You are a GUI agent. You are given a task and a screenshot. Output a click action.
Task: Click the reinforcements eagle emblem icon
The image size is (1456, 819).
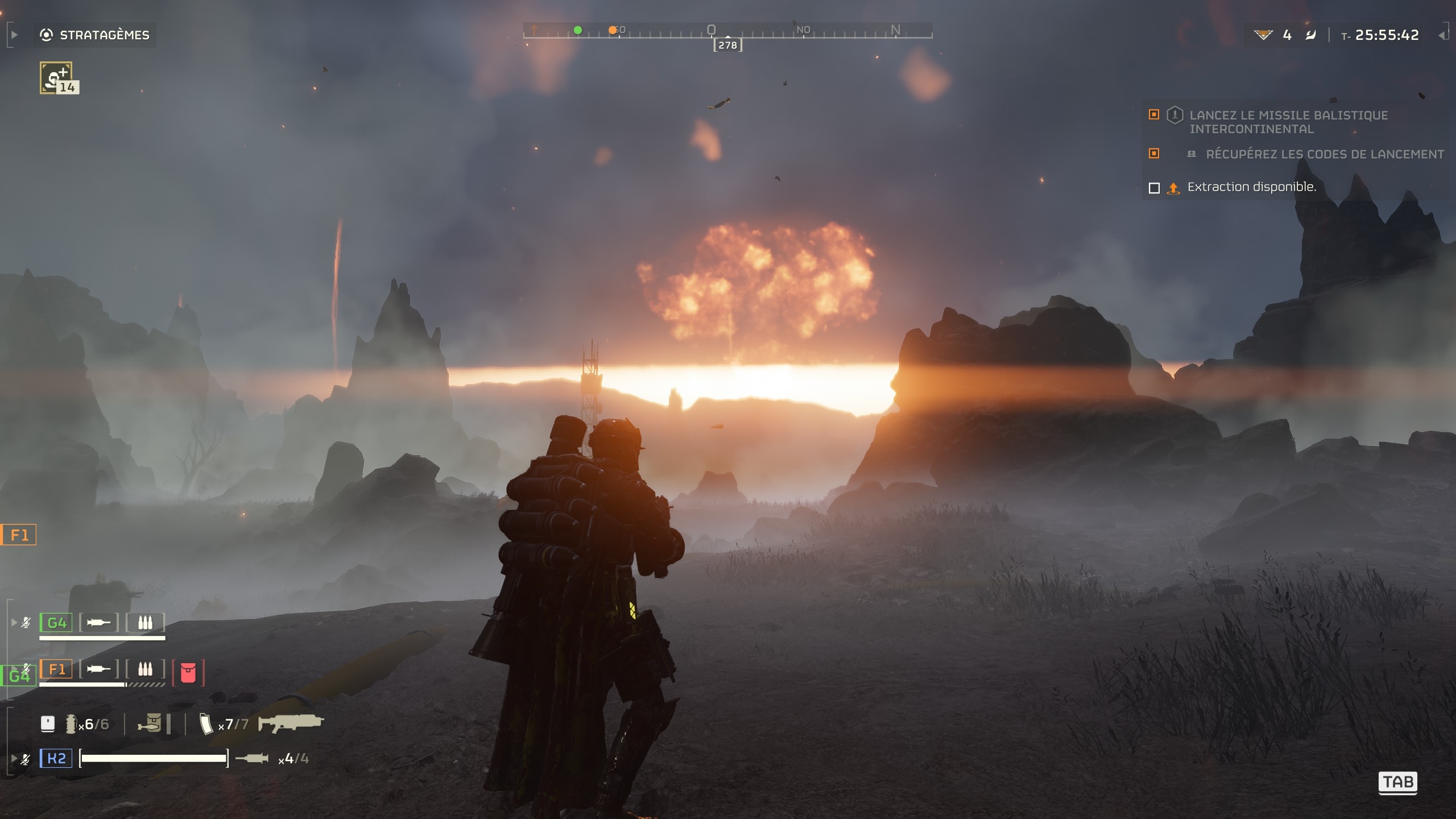(1263, 35)
